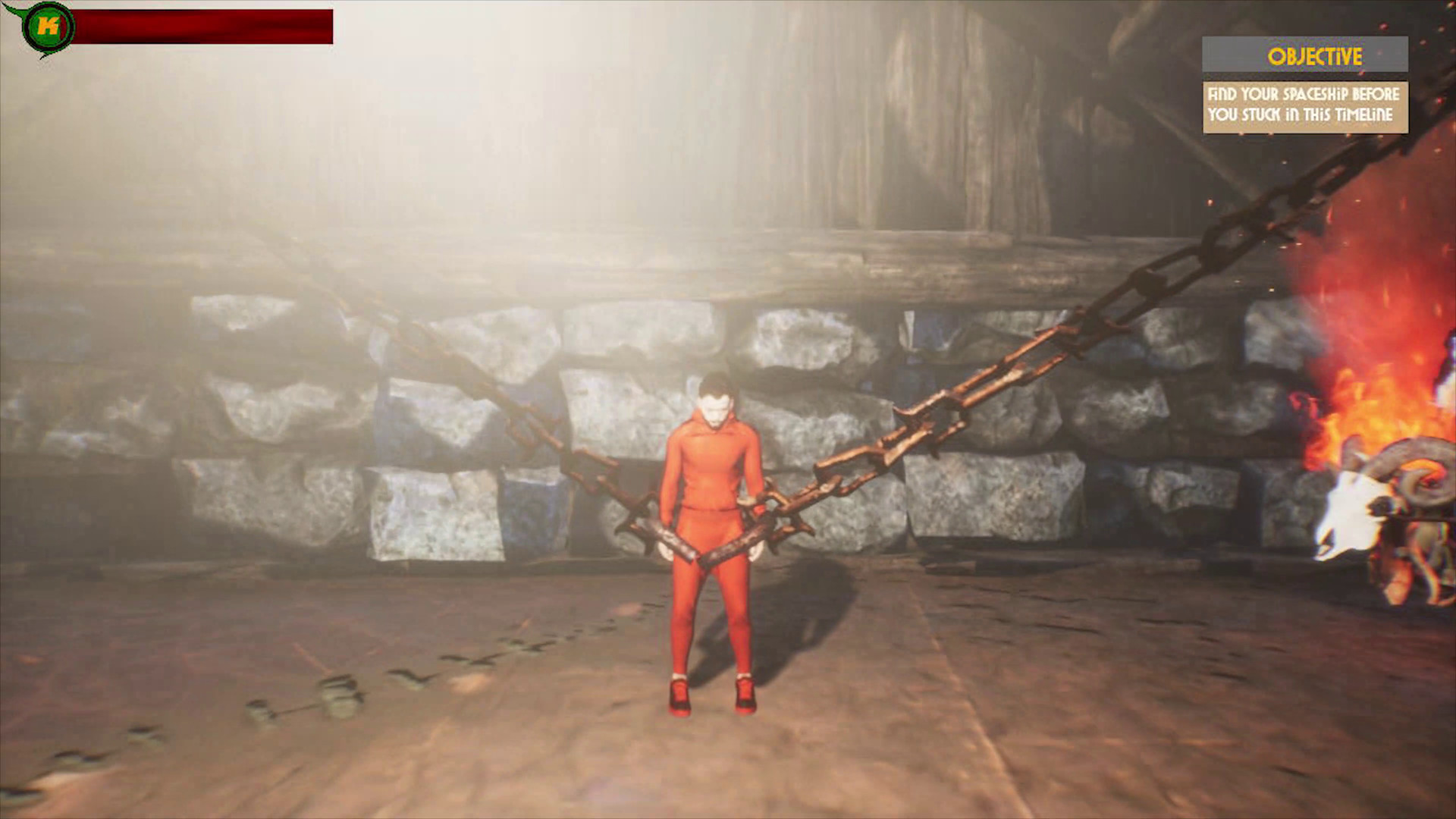
Task: Click the stone wall behind the character
Action: [x=455, y=425]
